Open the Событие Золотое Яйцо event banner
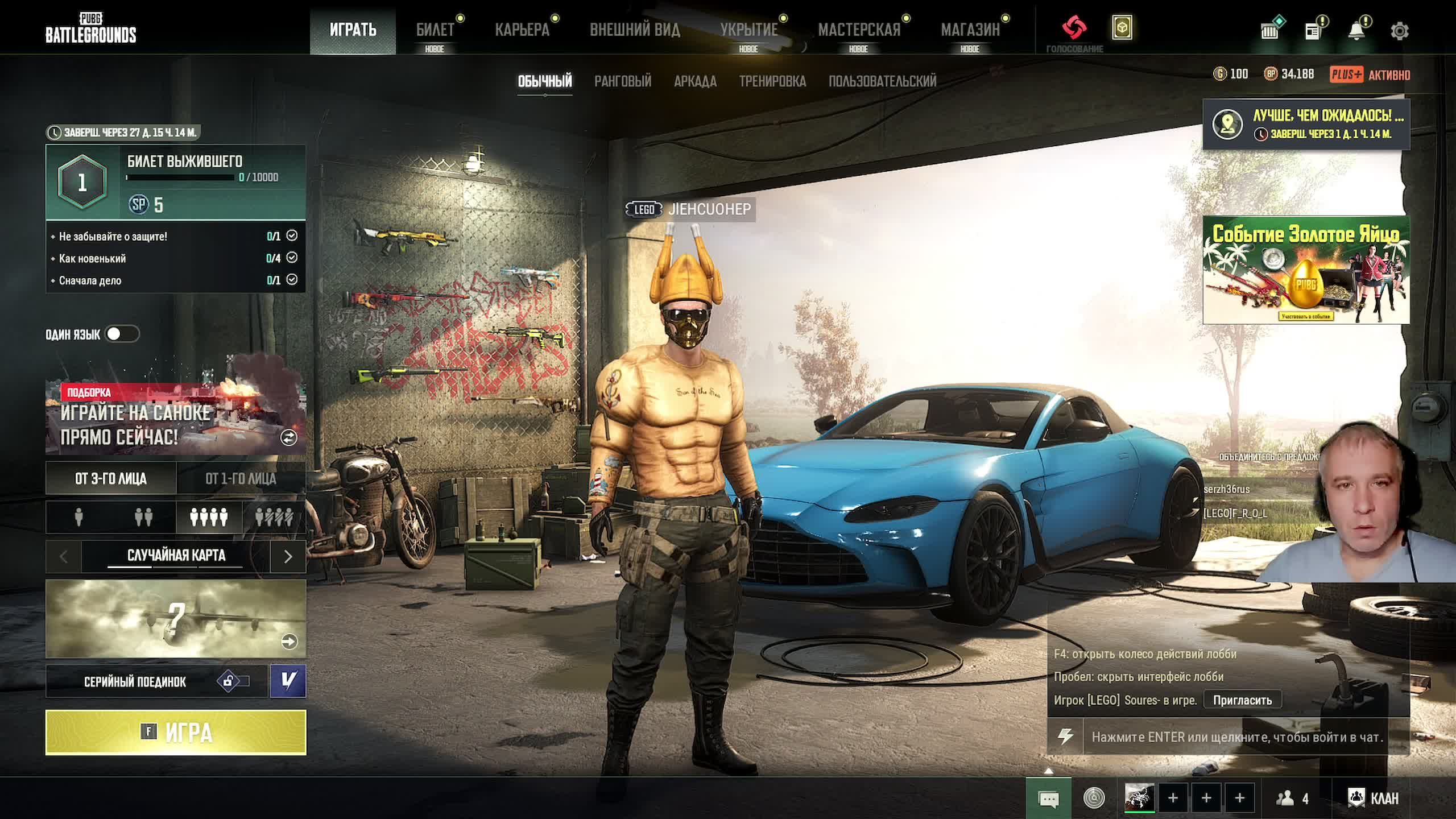The width and height of the screenshot is (1456, 819). point(1306,270)
